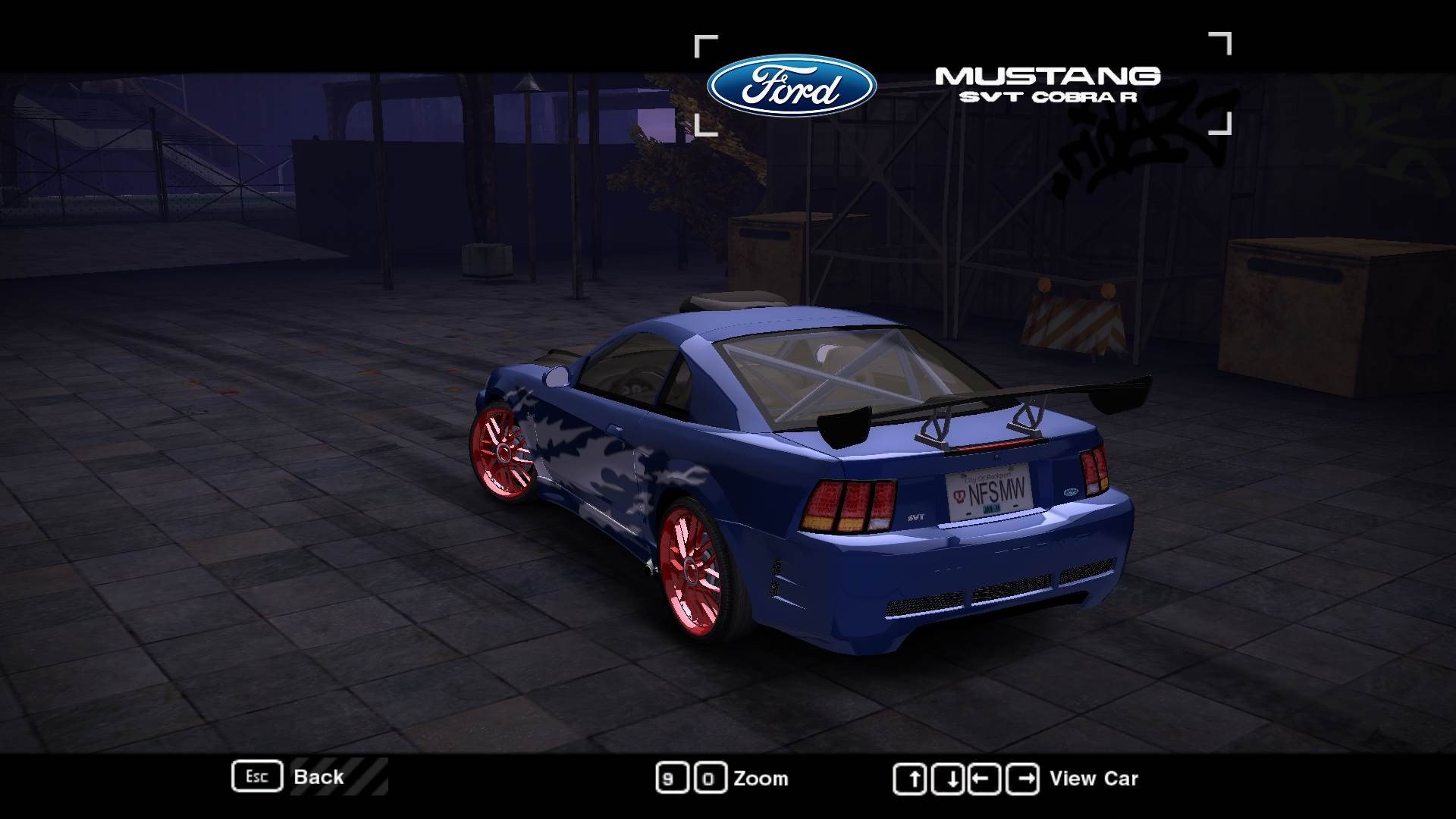Click the Zoom label text
The width and height of the screenshot is (1456, 819).
pos(761,778)
